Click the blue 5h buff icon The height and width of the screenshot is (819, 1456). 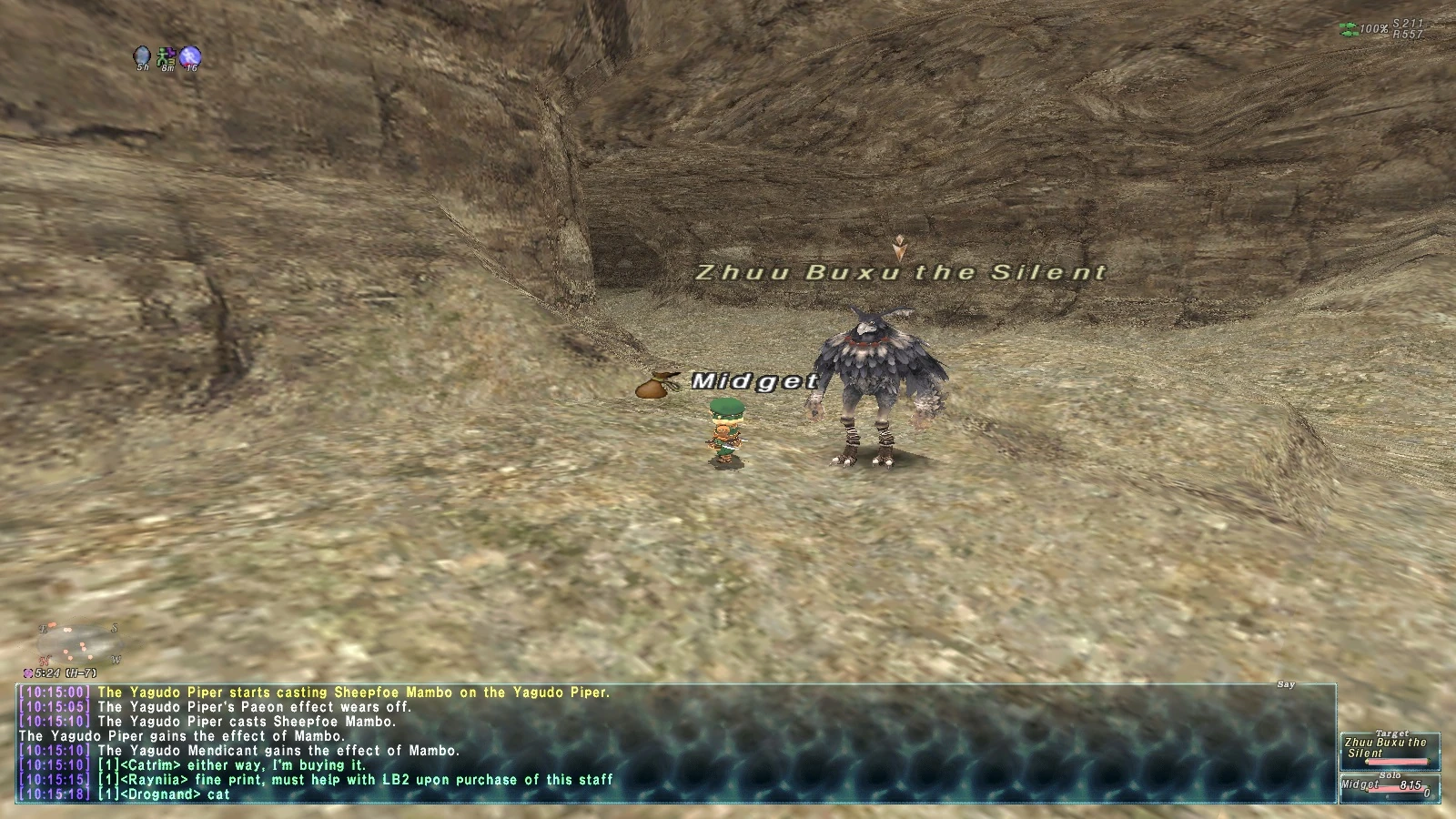coord(142,56)
